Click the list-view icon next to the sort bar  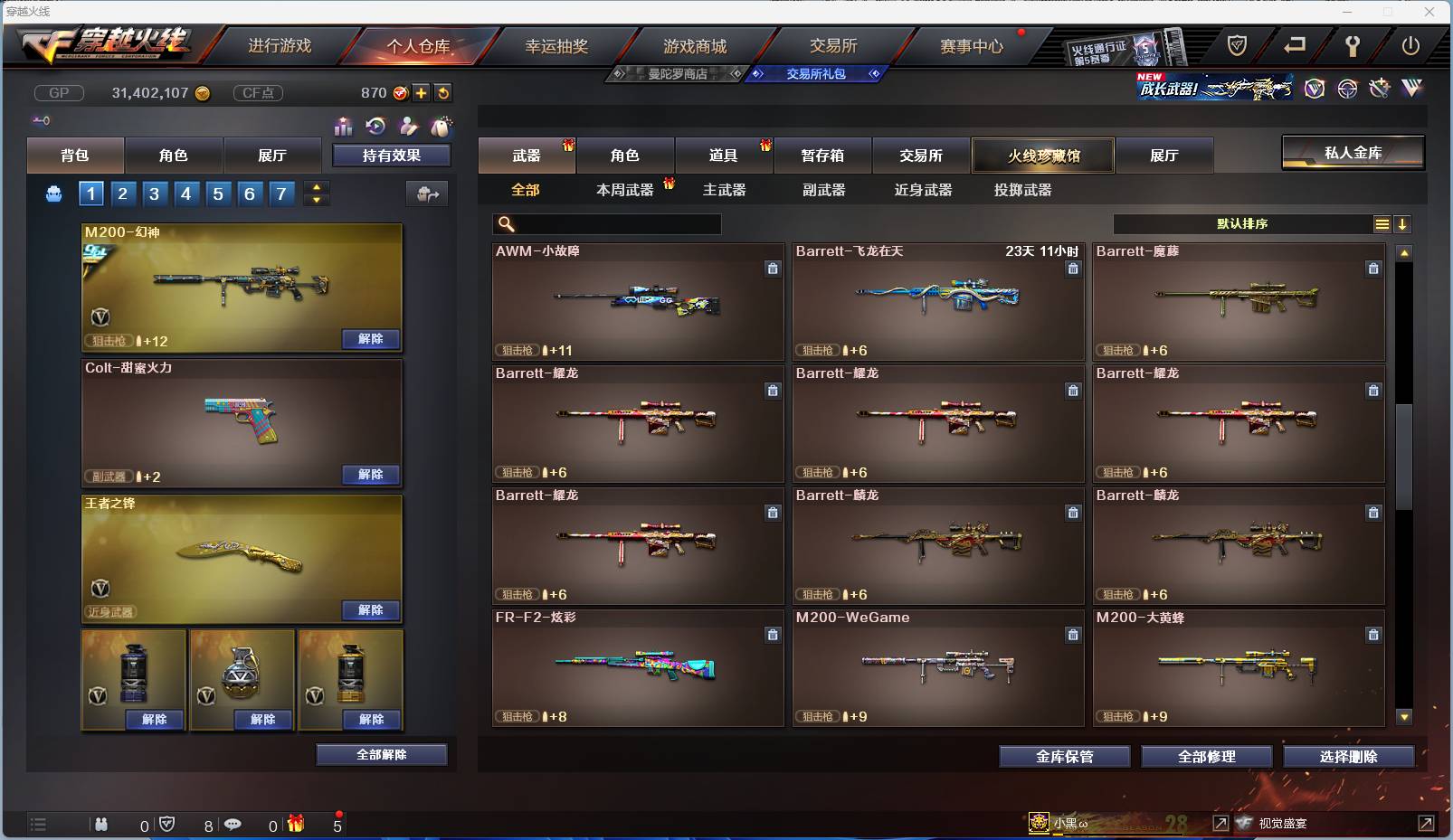pos(1382,224)
